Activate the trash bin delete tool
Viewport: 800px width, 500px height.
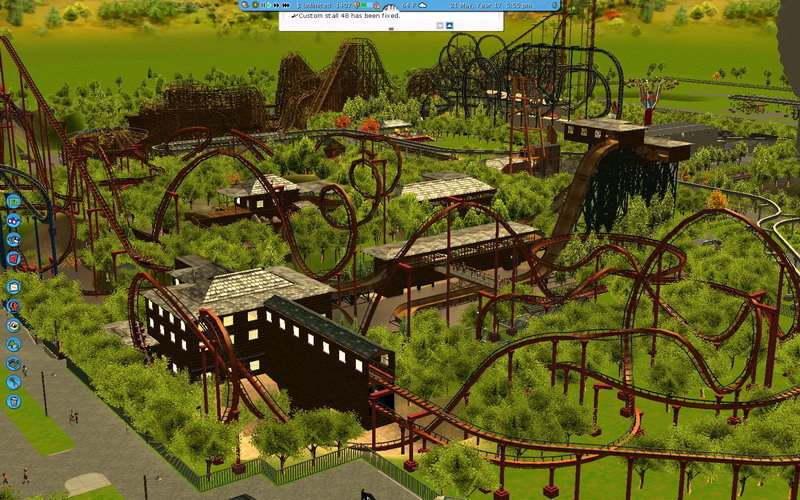click(x=14, y=401)
